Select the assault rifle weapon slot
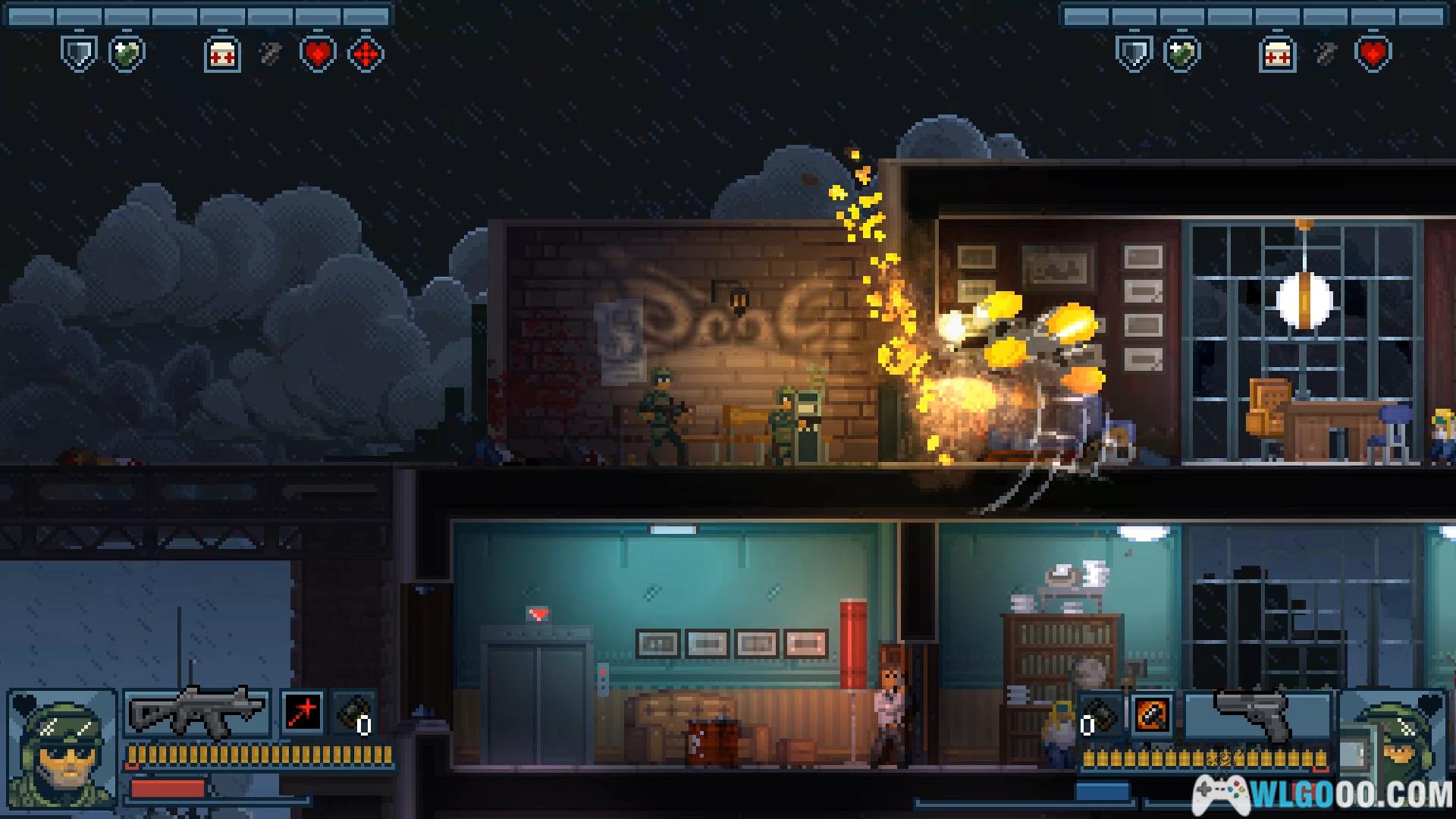 tap(197, 713)
